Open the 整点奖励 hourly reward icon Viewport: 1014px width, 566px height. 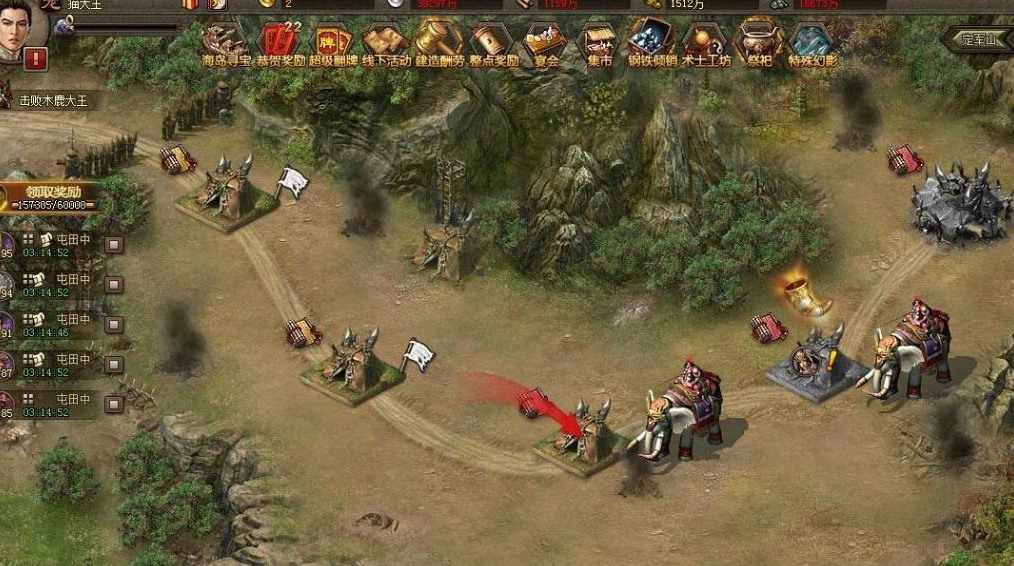pyautogui.click(x=494, y=42)
